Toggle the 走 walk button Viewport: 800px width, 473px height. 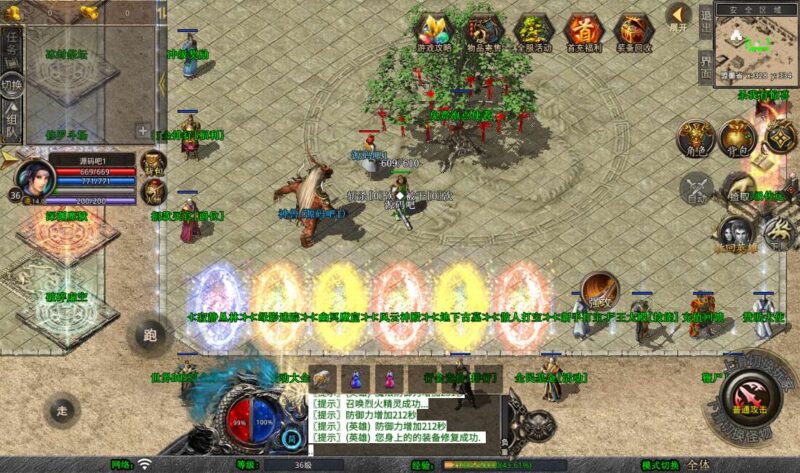pyautogui.click(x=62, y=410)
